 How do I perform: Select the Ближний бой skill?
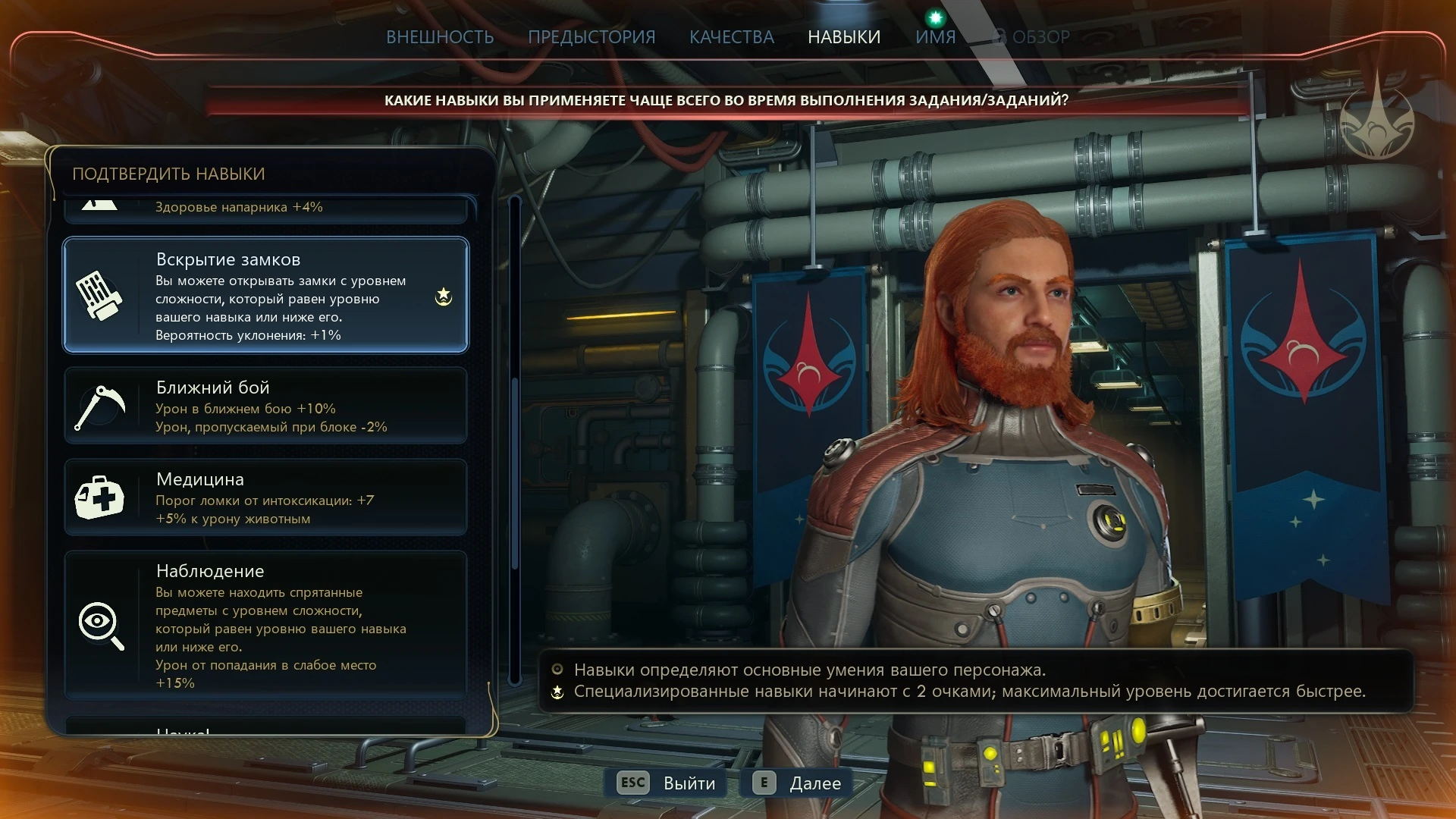click(265, 406)
